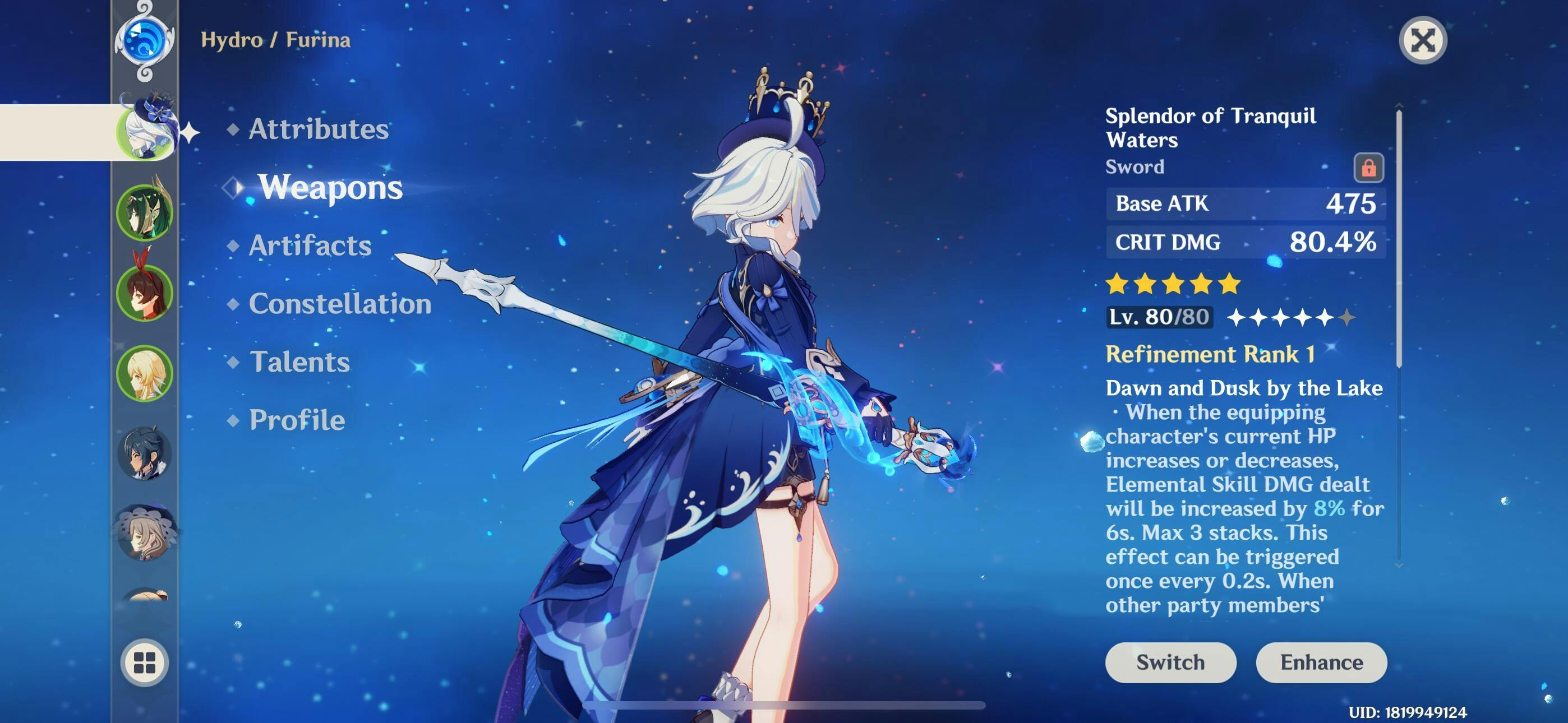Open the character Profile
Image resolution: width=1568 pixels, height=723 pixels.
pyautogui.click(x=297, y=420)
